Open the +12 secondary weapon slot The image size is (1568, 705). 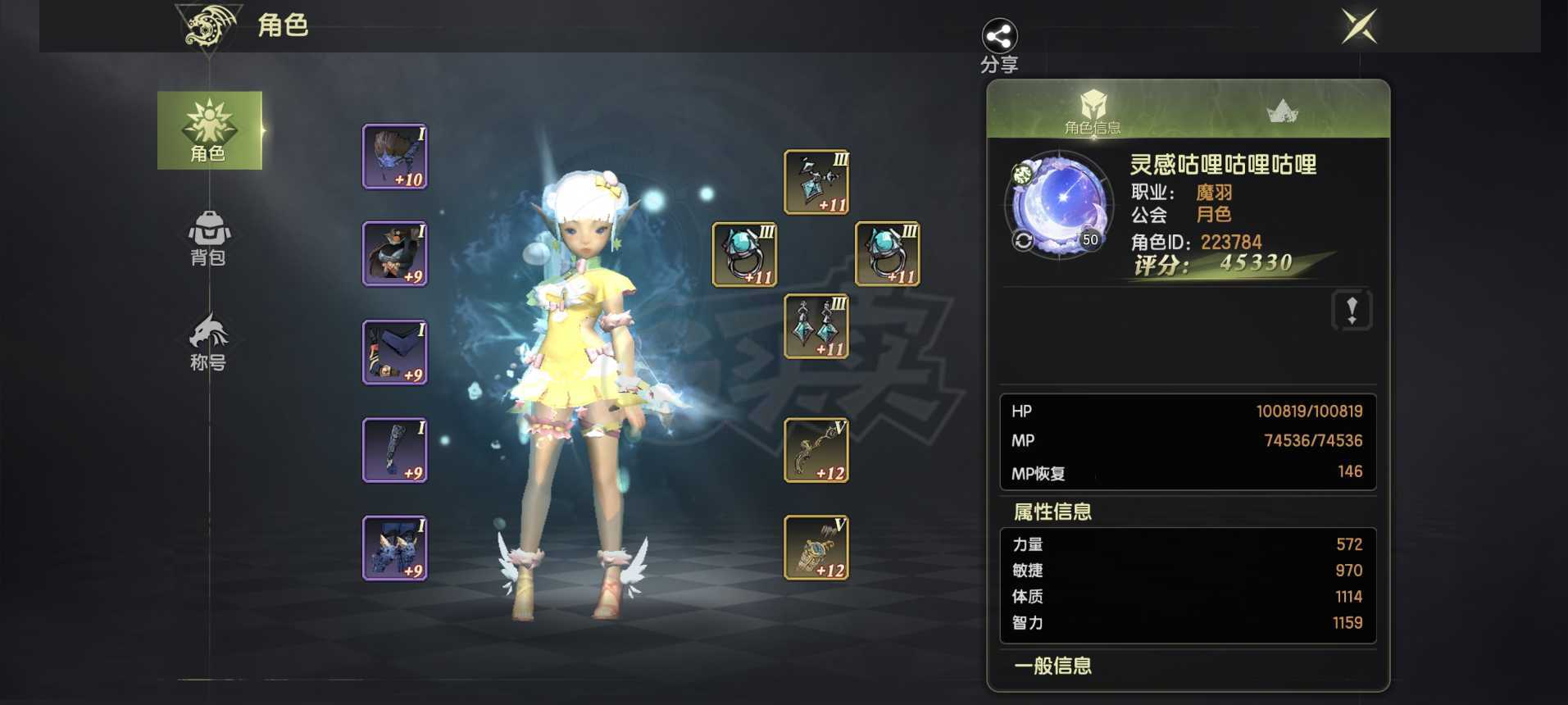tap(816, 548)
